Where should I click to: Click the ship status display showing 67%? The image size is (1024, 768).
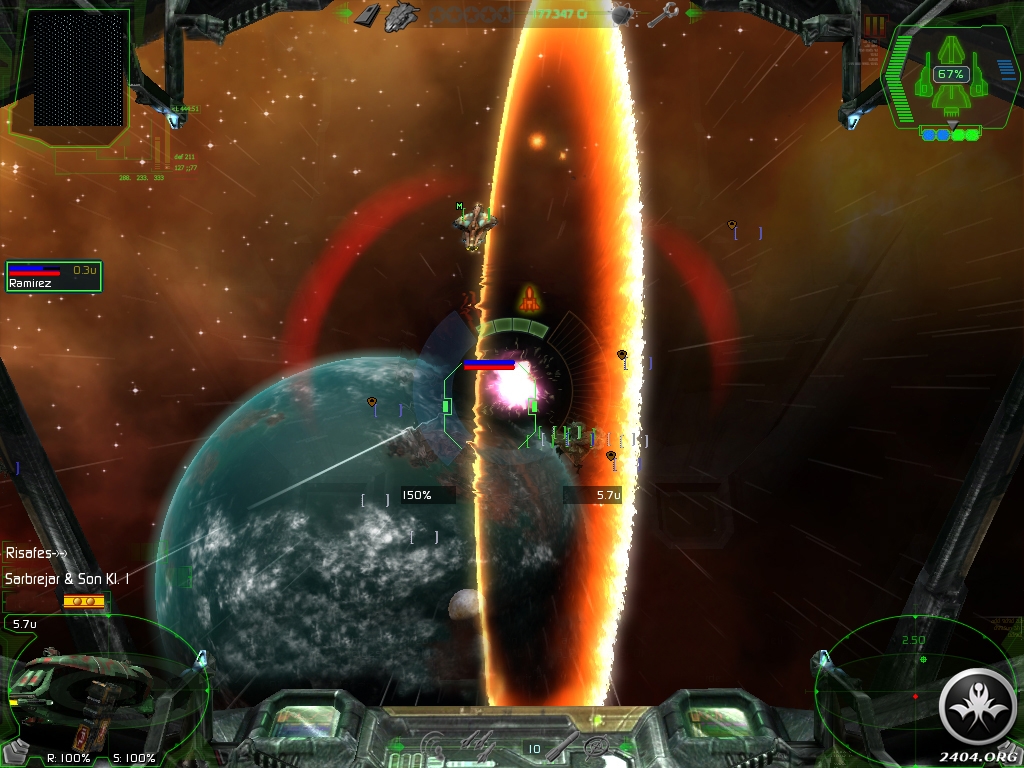pyautogui.click(x=950, y=75)
